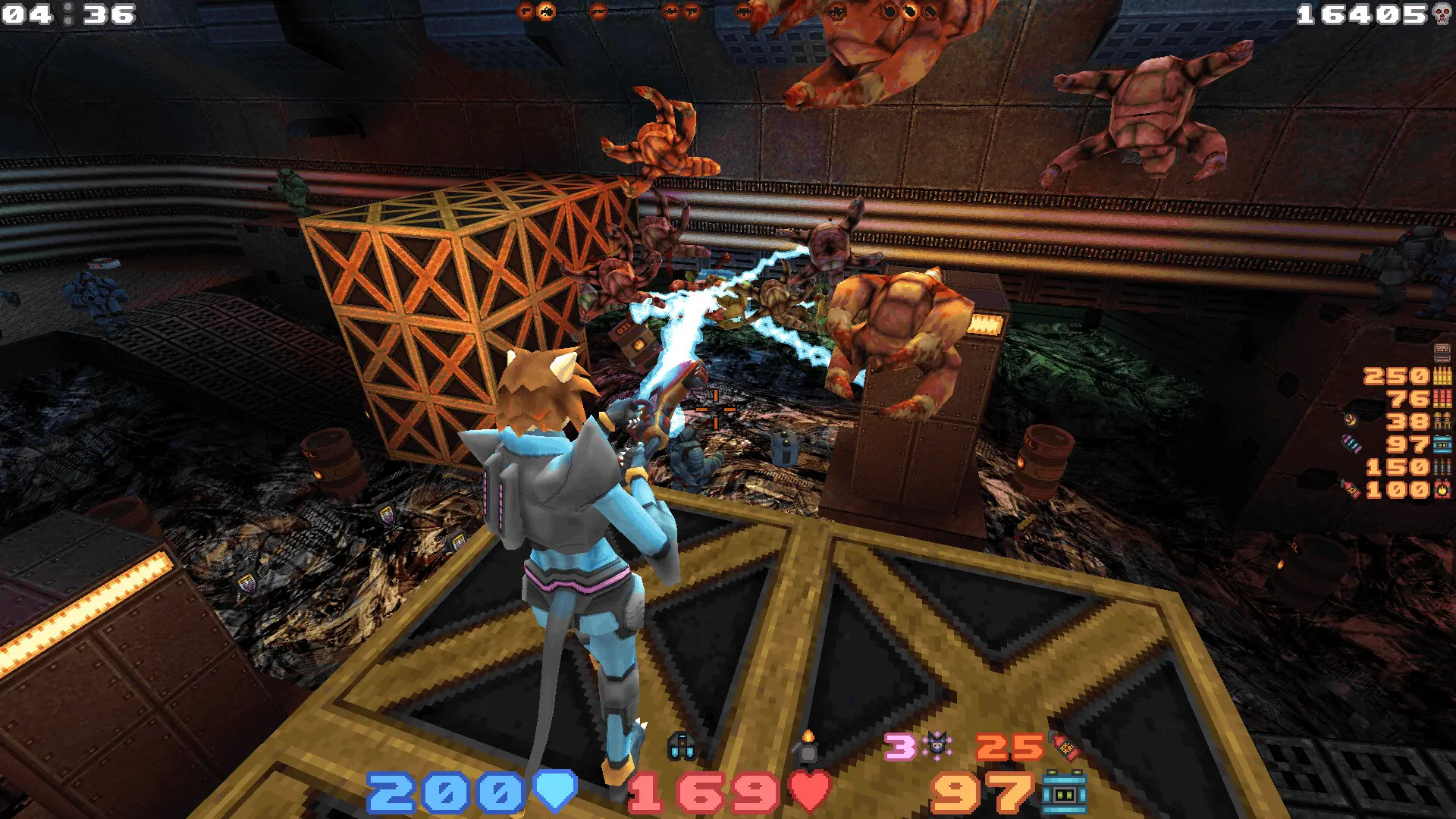Select the leftmost pistol icon in the weapon bar
Viewport: 1456px width, 819px height.
(526, 11)
